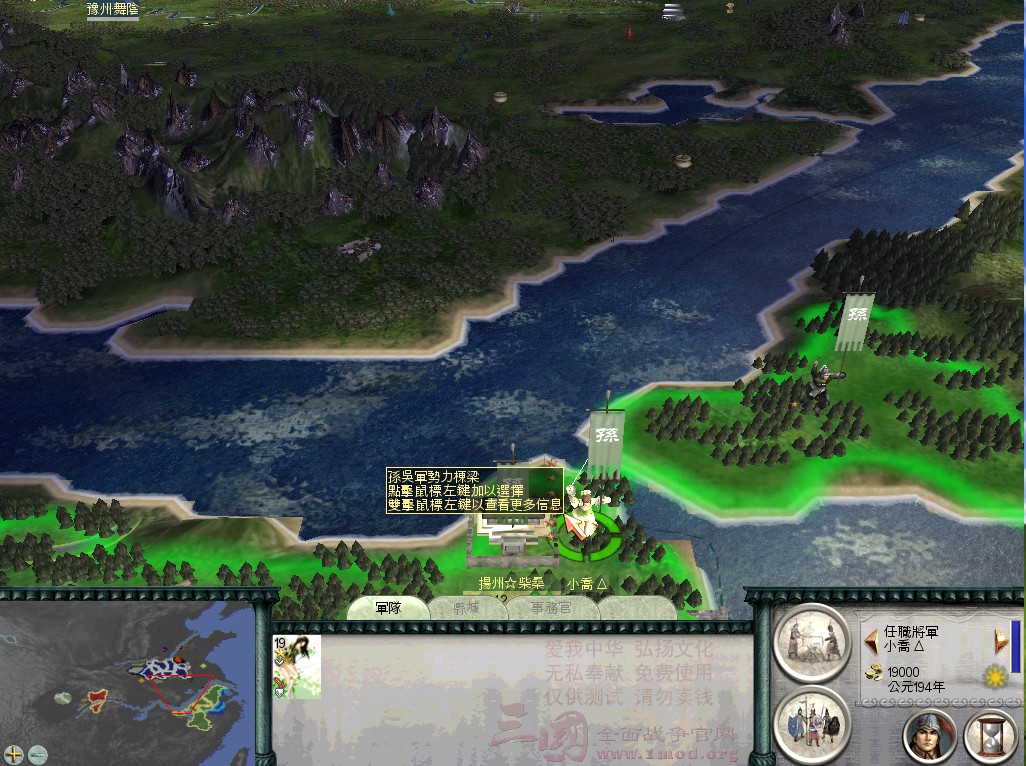1026x766 pixels.
Task: Open the faction leader portrait button
Action: (x=929, y=735)
